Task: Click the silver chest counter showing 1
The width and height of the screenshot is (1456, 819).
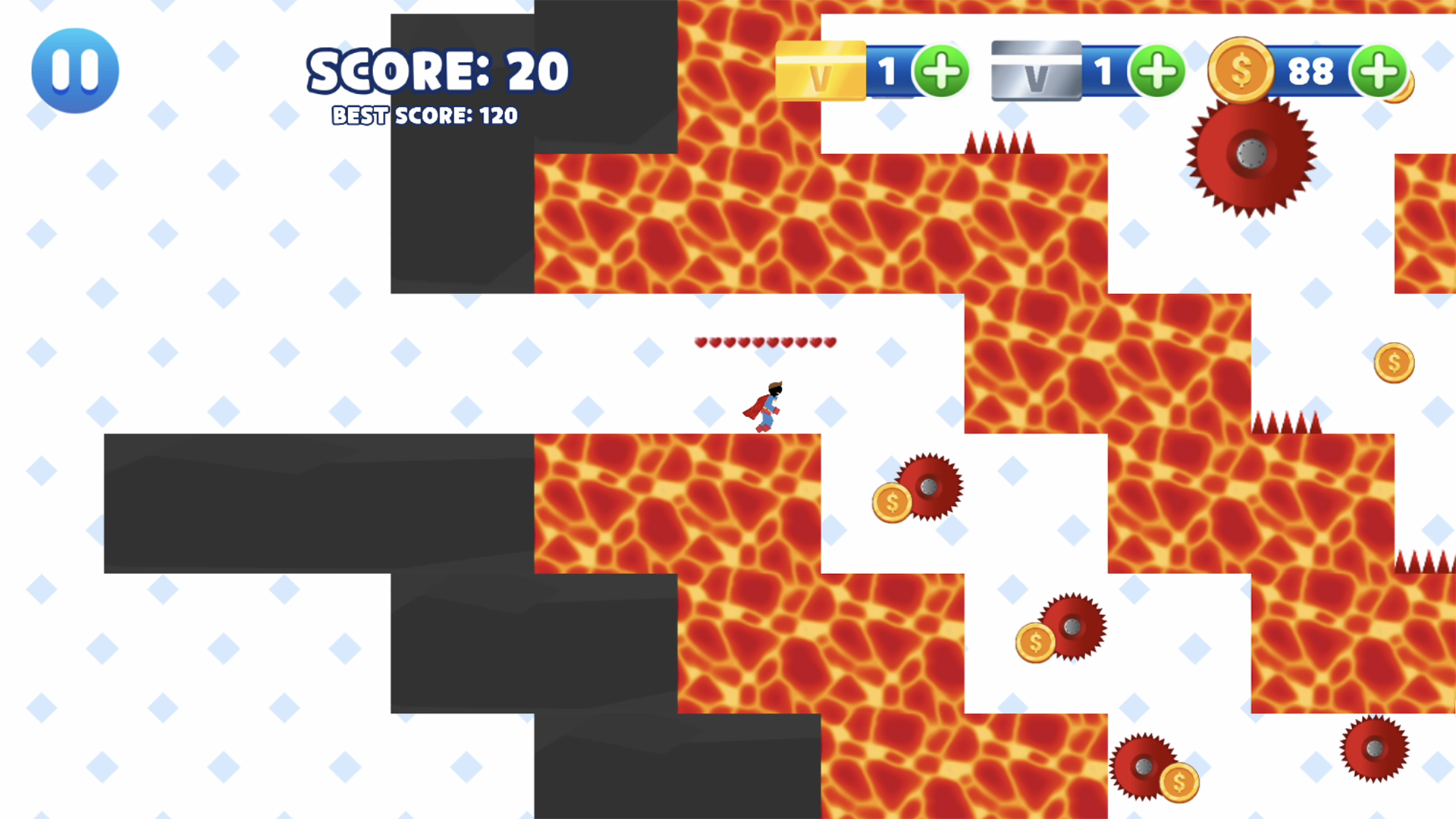Action: tap(1105, 71)
